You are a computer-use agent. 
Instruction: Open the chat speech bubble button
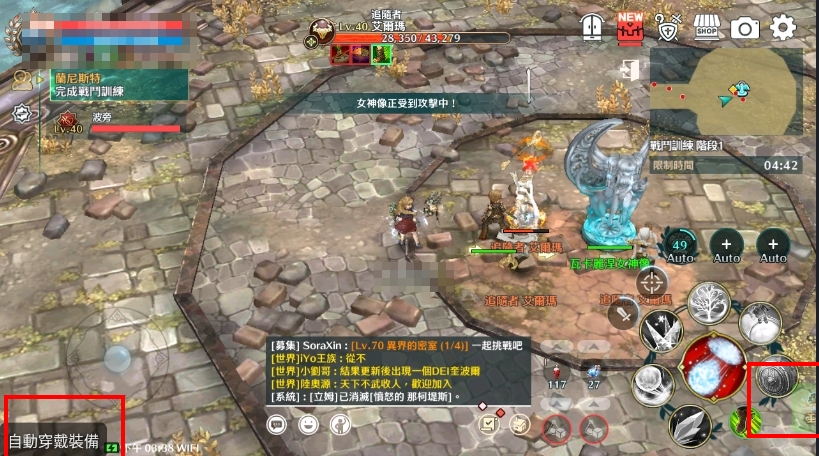coord(277,425)
